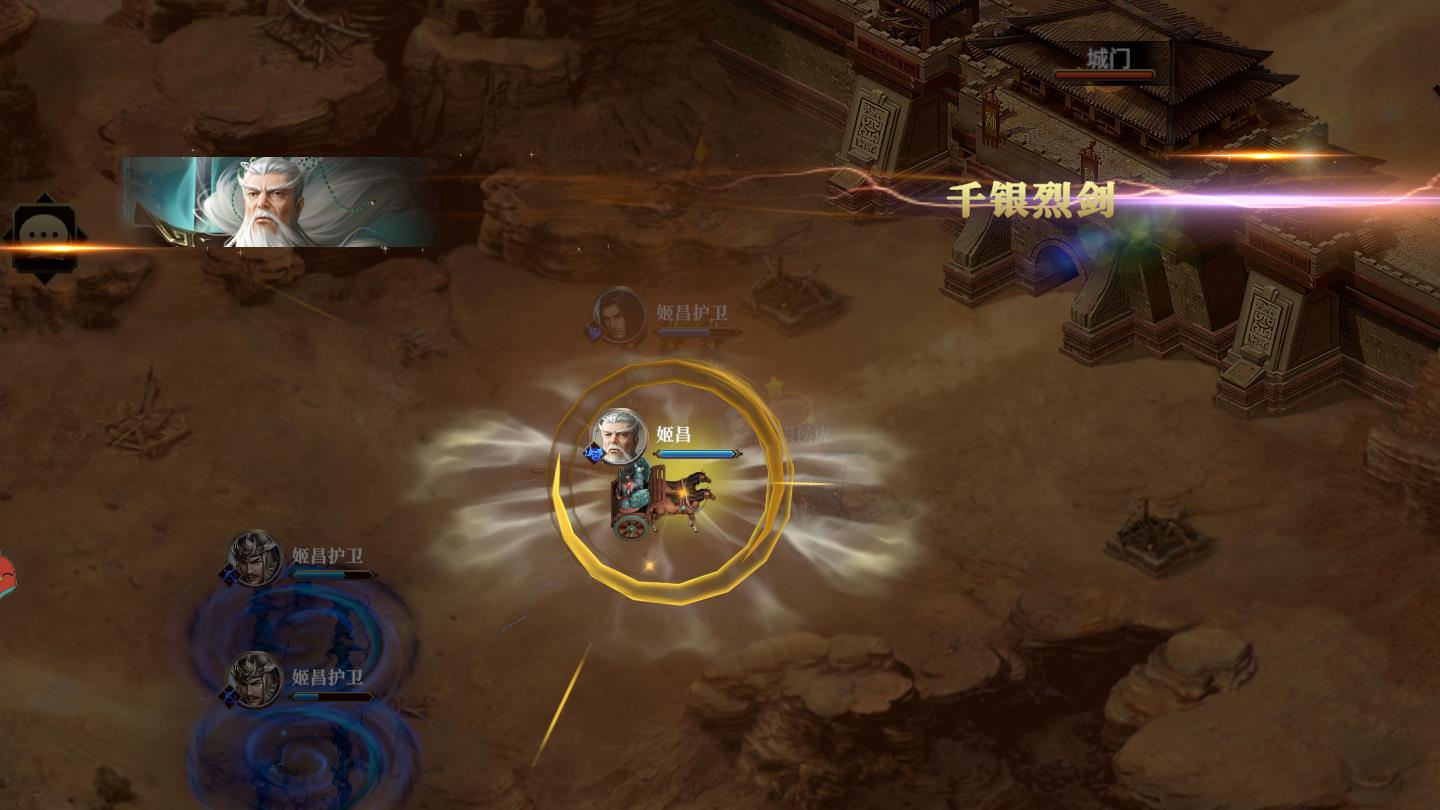Open the chat bubble icon on left edge

[45, 237]
